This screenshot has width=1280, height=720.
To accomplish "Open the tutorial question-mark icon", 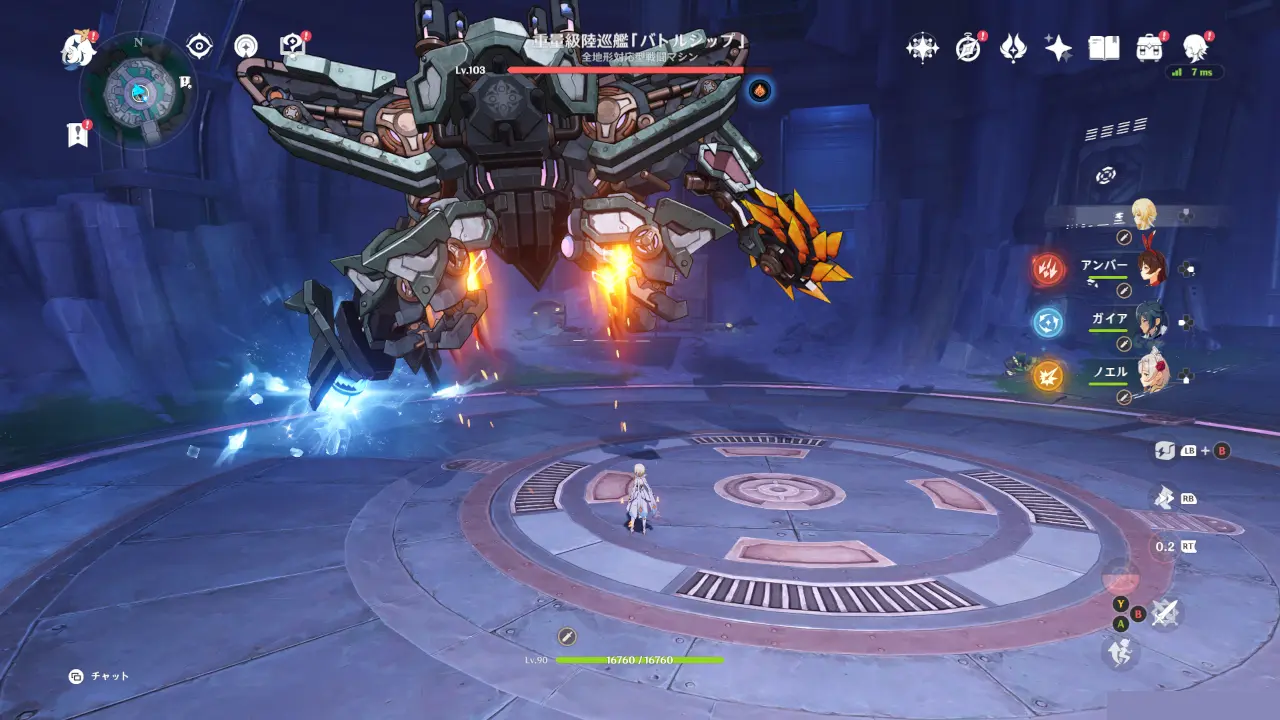I will 292,45.
